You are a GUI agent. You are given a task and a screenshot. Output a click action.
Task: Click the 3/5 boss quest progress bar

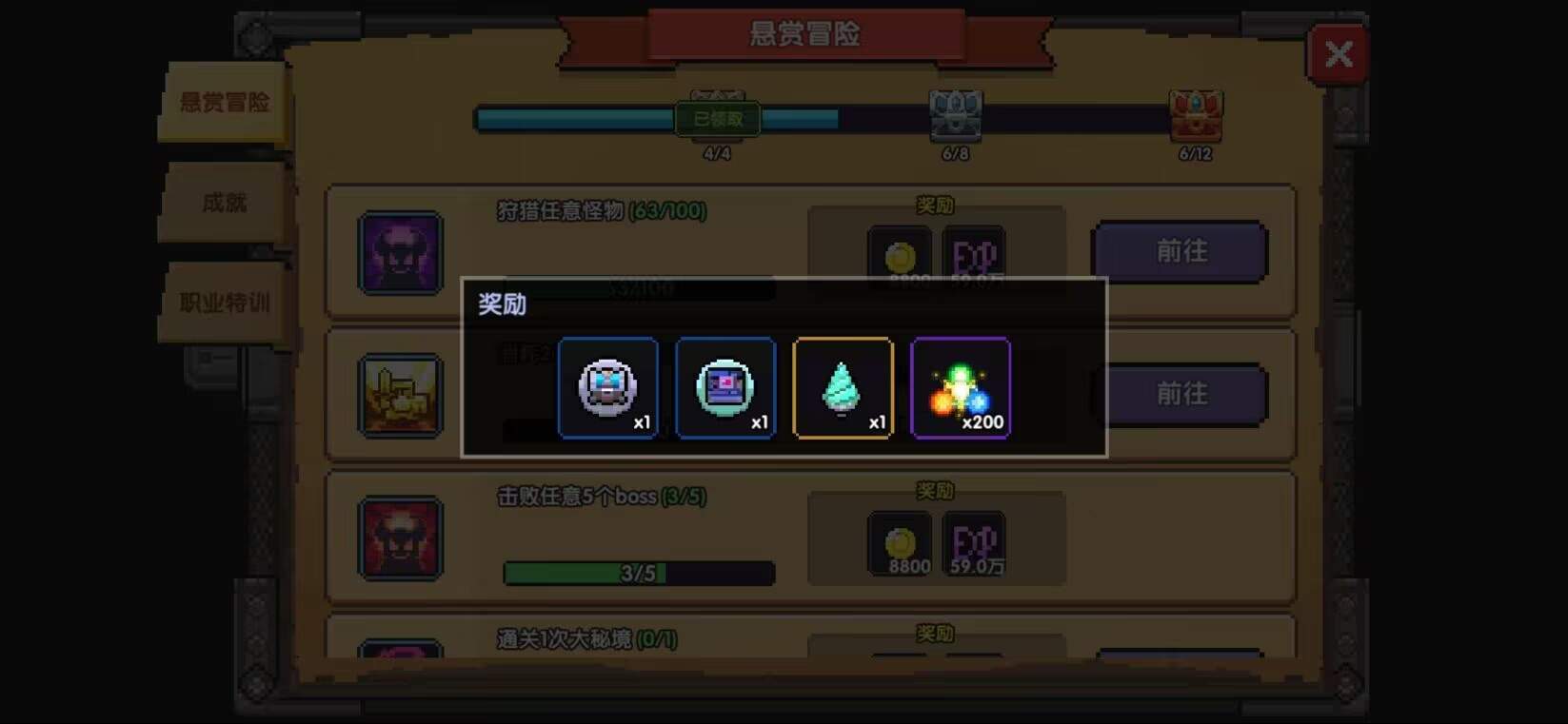point(638,574)
